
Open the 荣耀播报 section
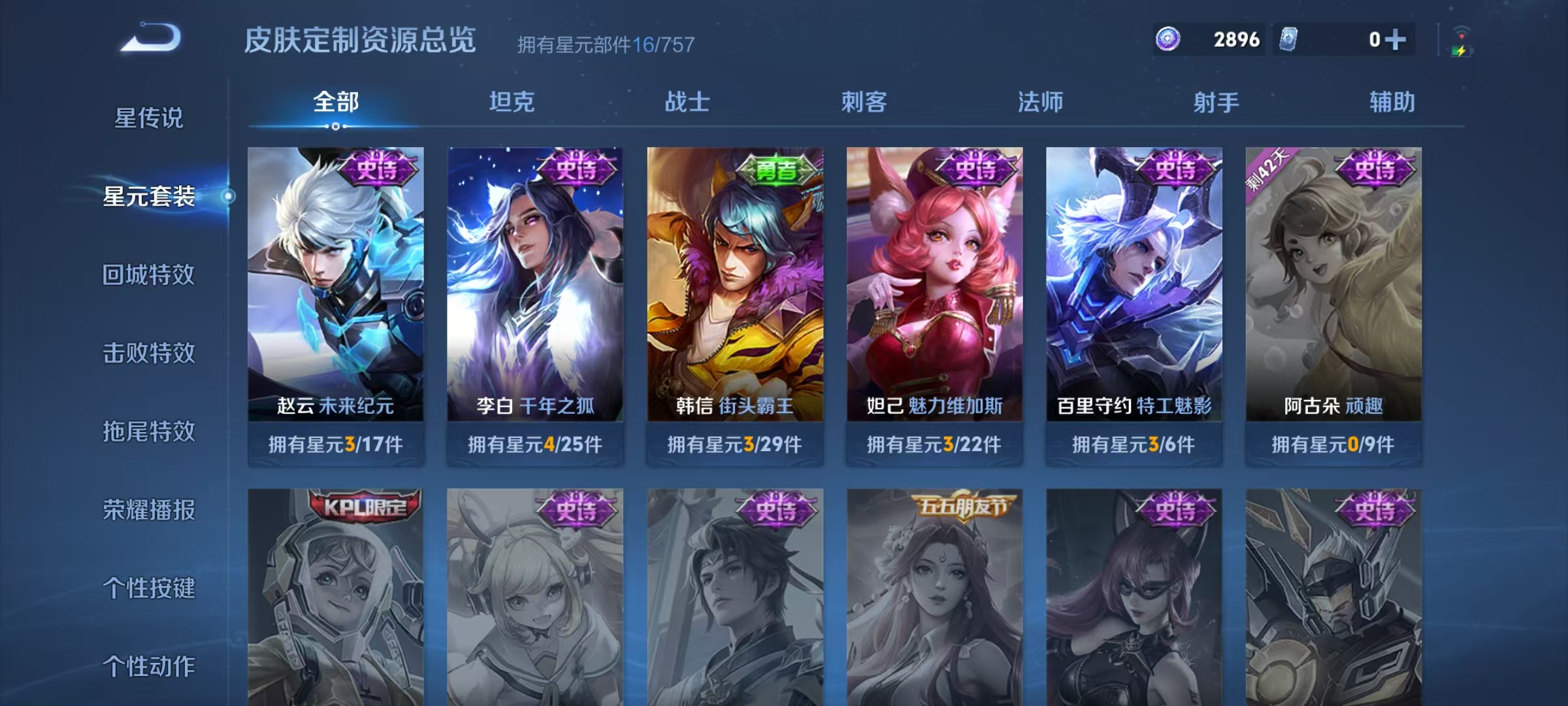(x=148, y=511)
